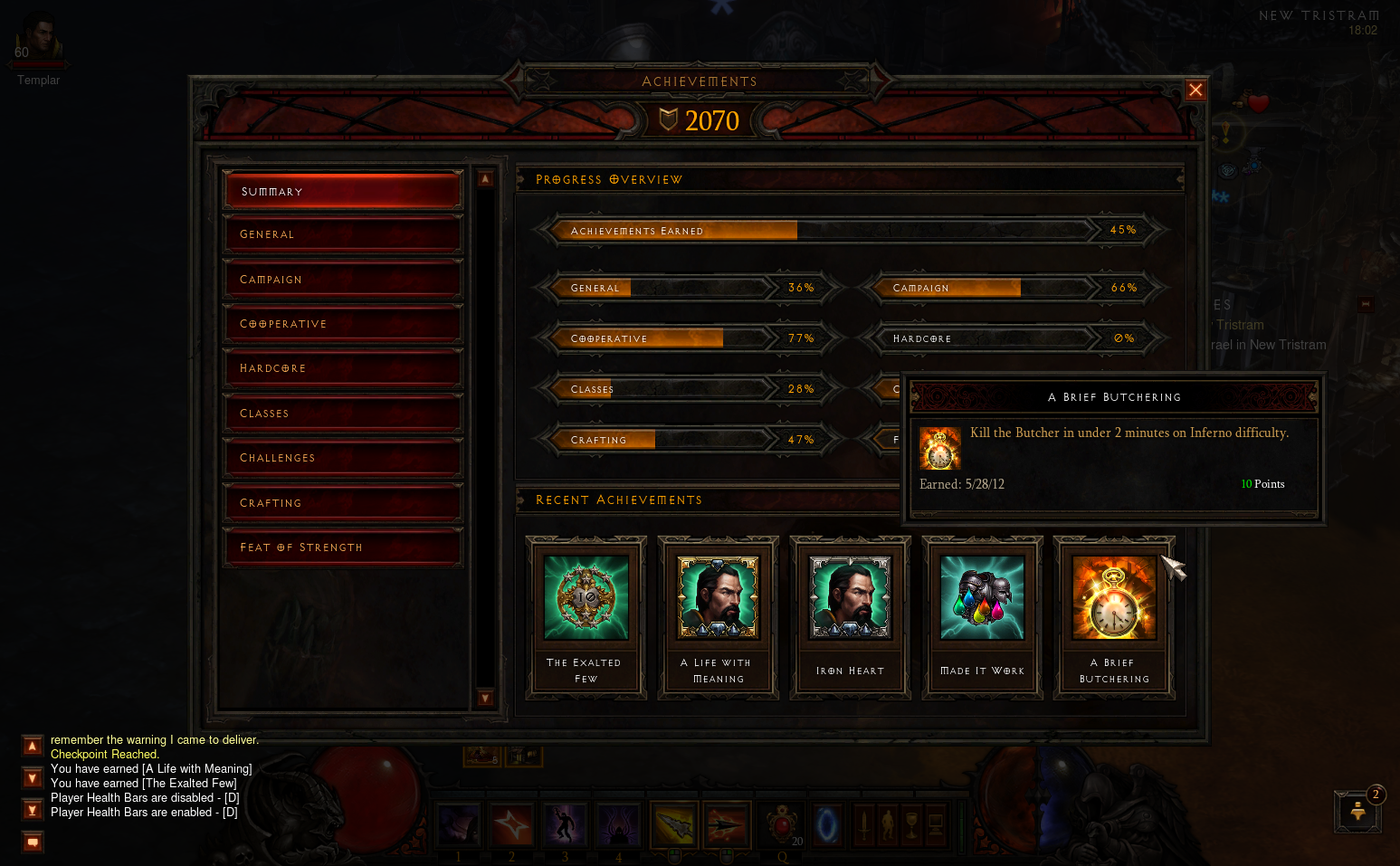Select the Summary category

pyautogui.click(x=343, y=191)
